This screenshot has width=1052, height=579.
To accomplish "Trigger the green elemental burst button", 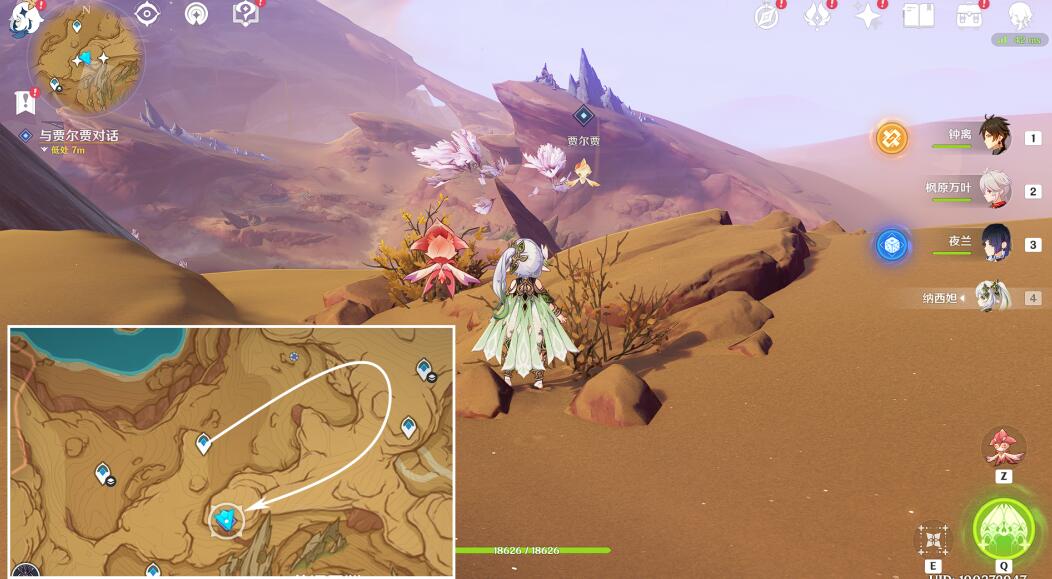I will [1003, 528].
